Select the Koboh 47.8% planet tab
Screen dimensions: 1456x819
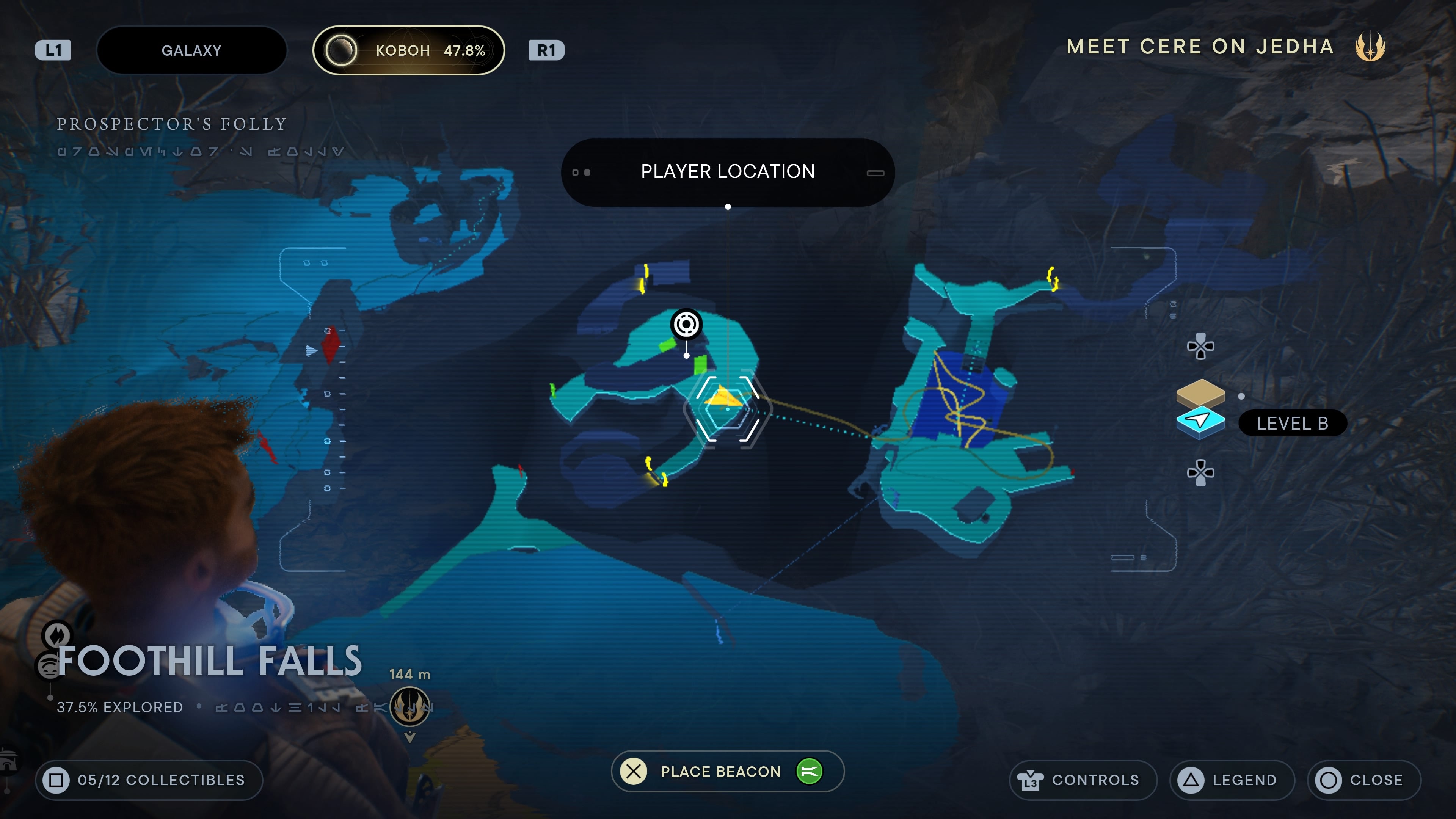(x=408, y=50)
